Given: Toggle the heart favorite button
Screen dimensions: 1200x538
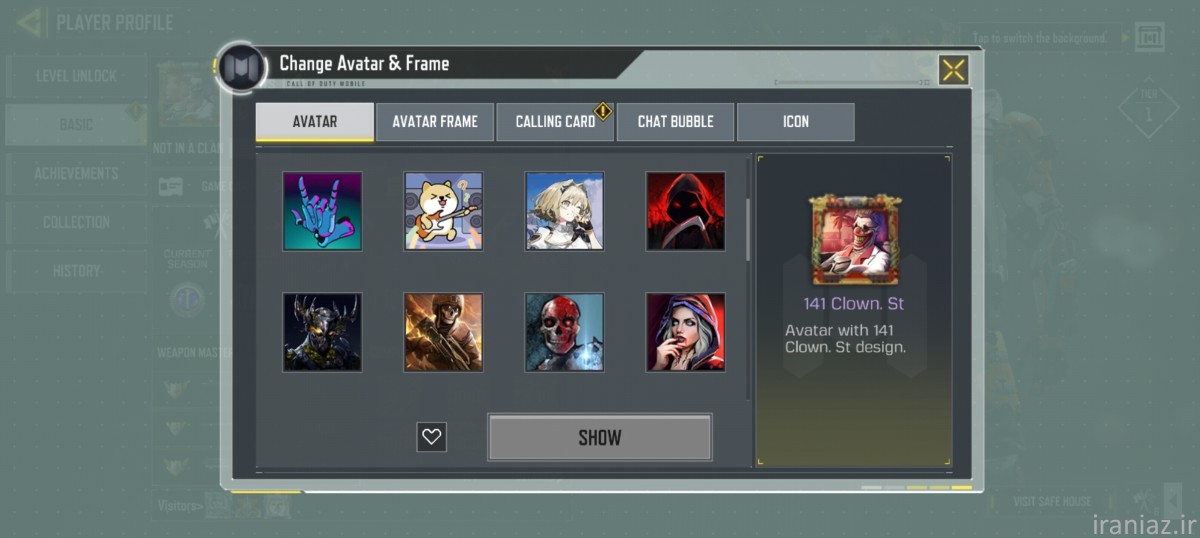Looking at the screenshot, I should pyautogui.click(x=432, y=437).
